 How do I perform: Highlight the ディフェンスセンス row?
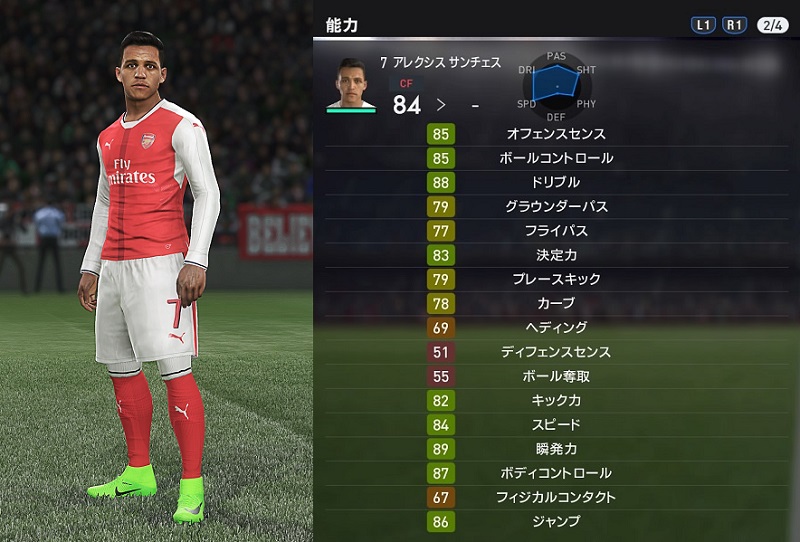point(555,352)
